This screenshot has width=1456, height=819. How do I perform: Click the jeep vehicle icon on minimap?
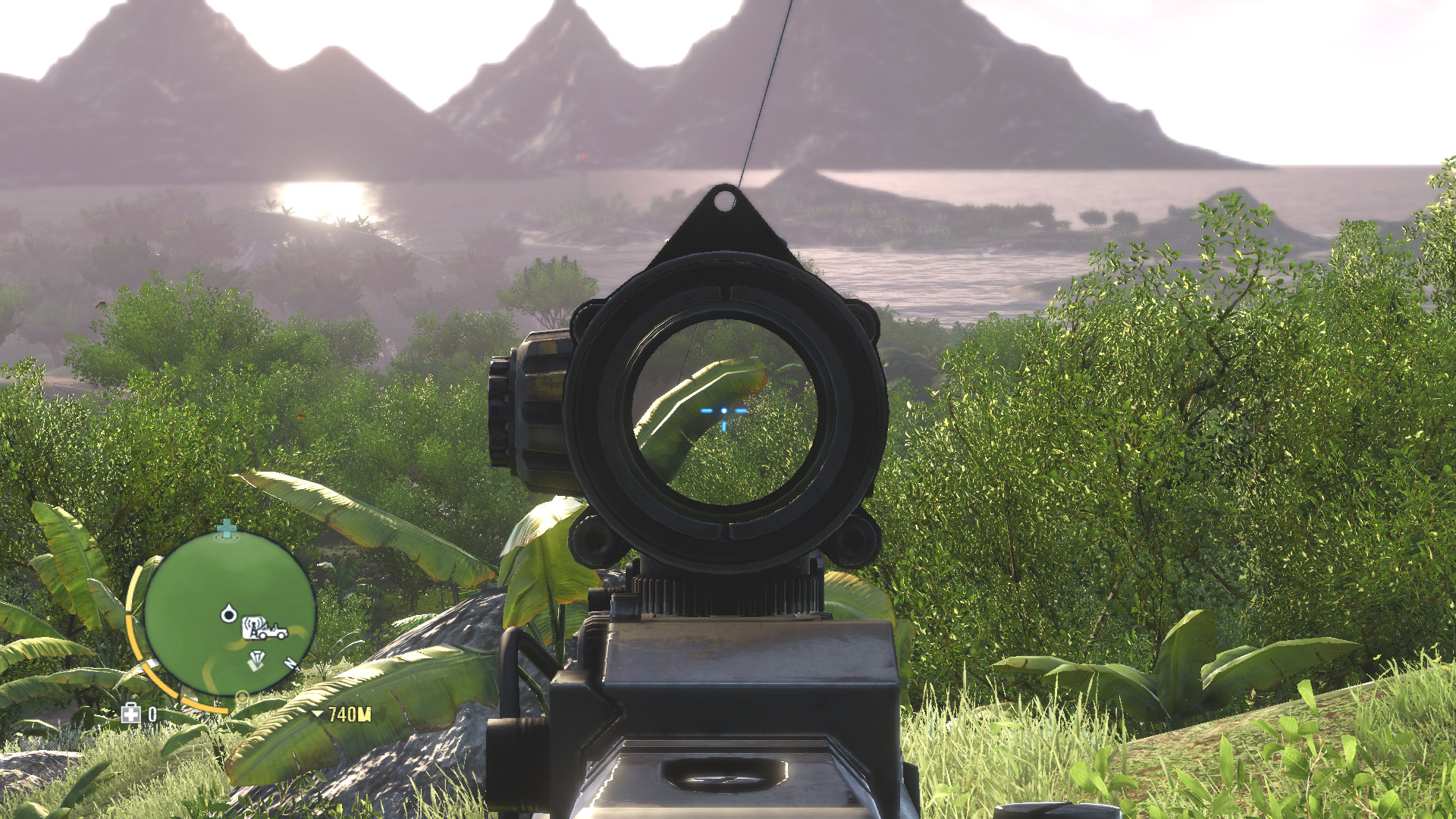pos(272,631)
